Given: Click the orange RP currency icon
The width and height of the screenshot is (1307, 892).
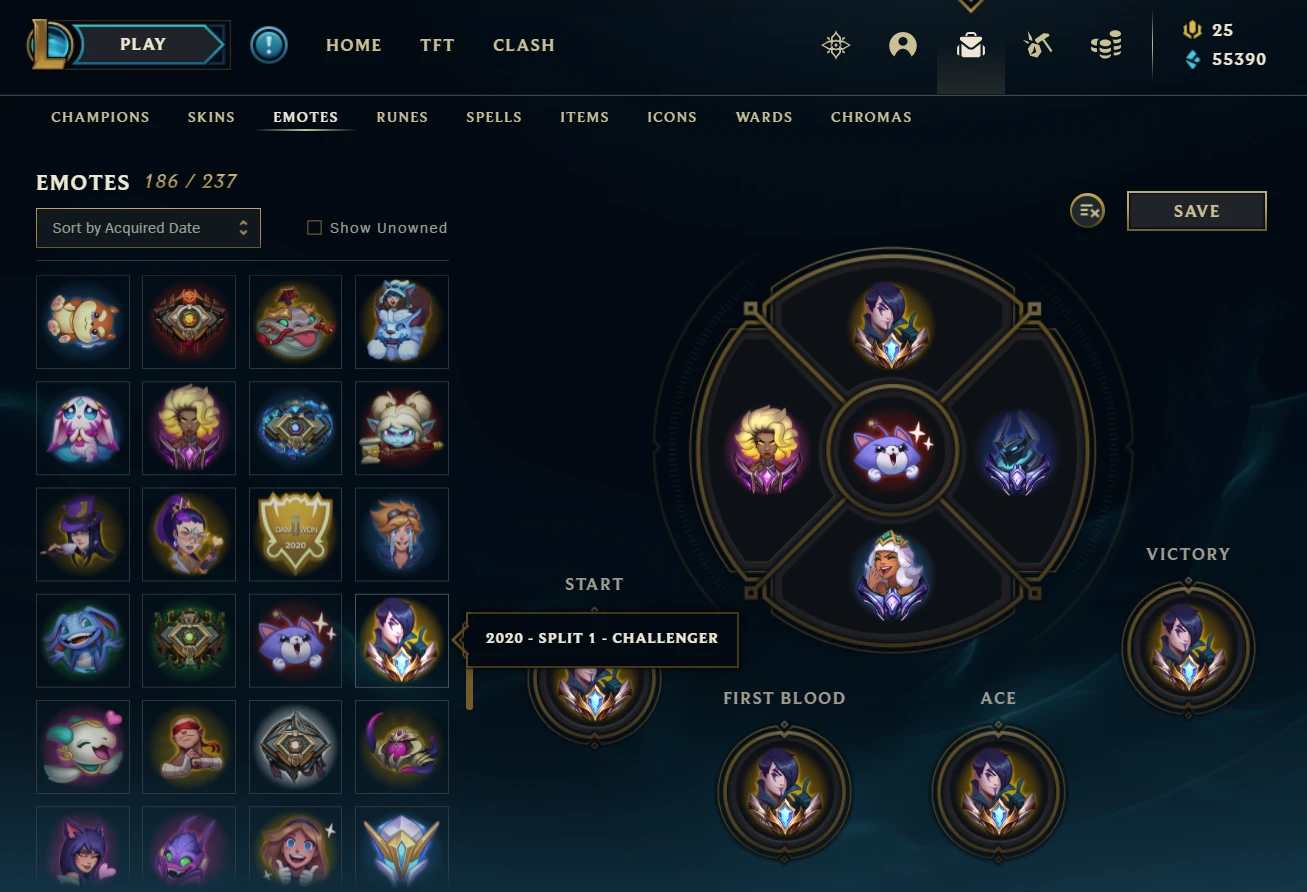Looking at the screenshot, I should pyautogui.click(x=1191, y=29).
